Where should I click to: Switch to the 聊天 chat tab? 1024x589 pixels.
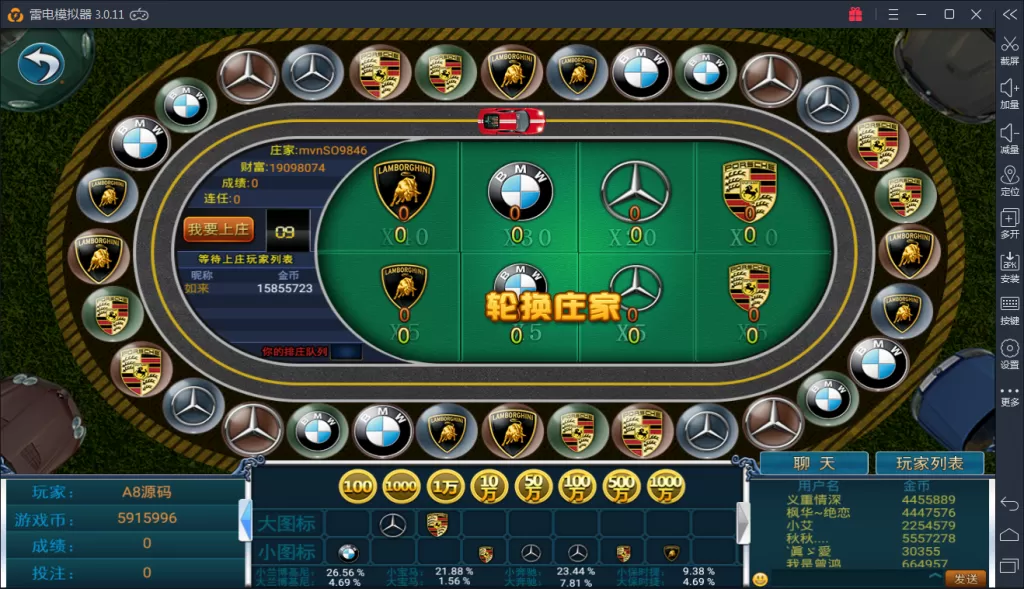point(813,463)
